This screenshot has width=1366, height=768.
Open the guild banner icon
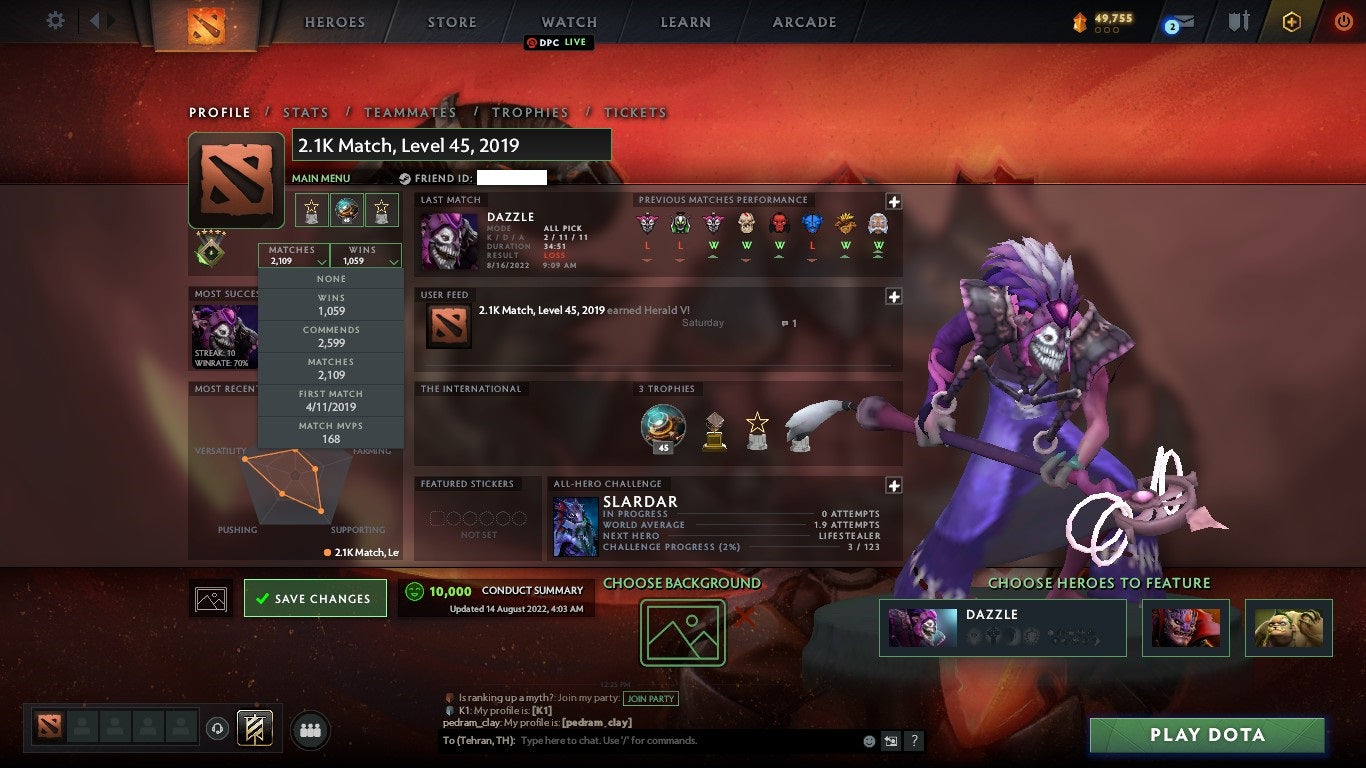(254, 728)
